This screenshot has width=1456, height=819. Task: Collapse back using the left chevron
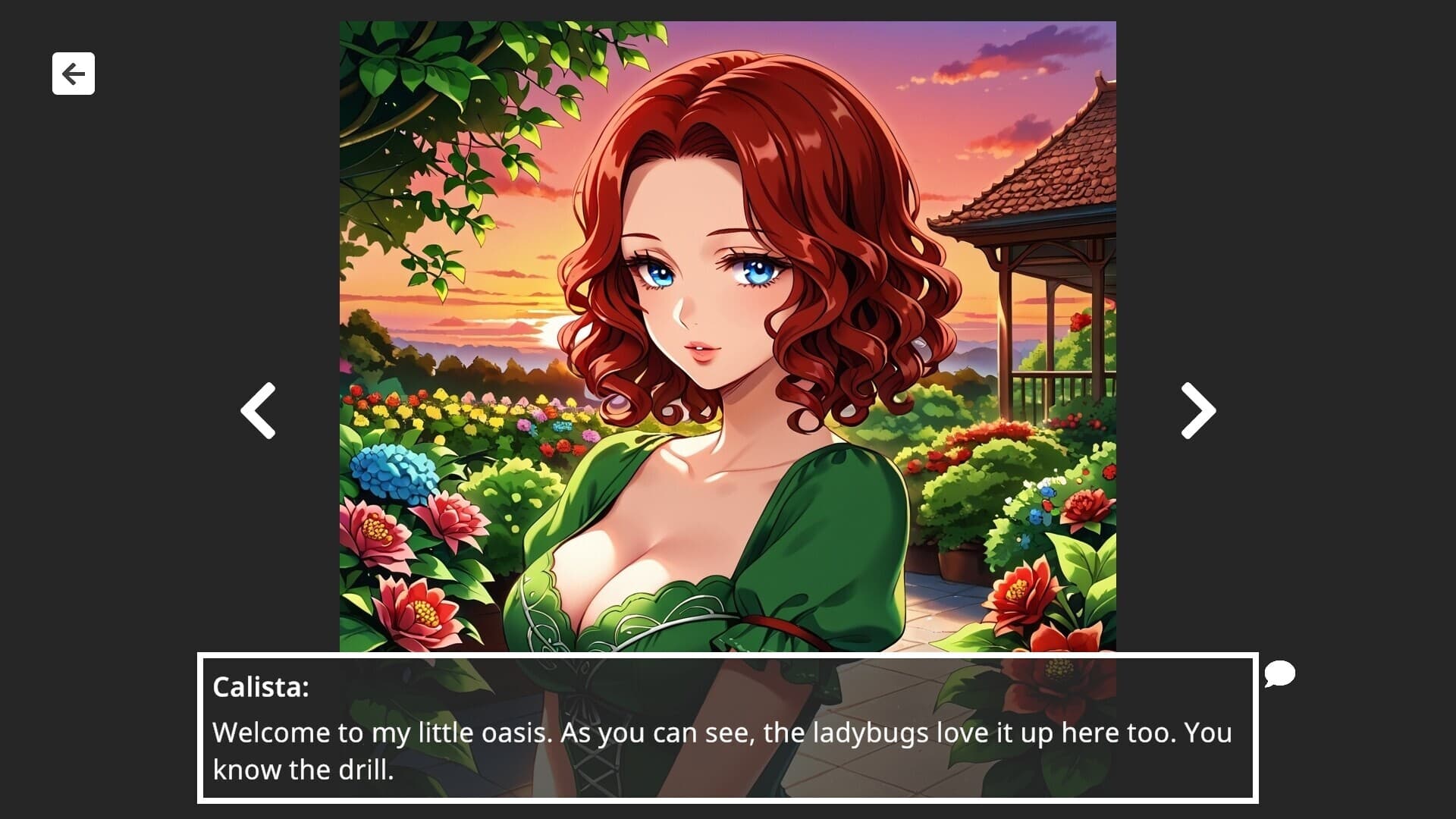tap(257, 409)
